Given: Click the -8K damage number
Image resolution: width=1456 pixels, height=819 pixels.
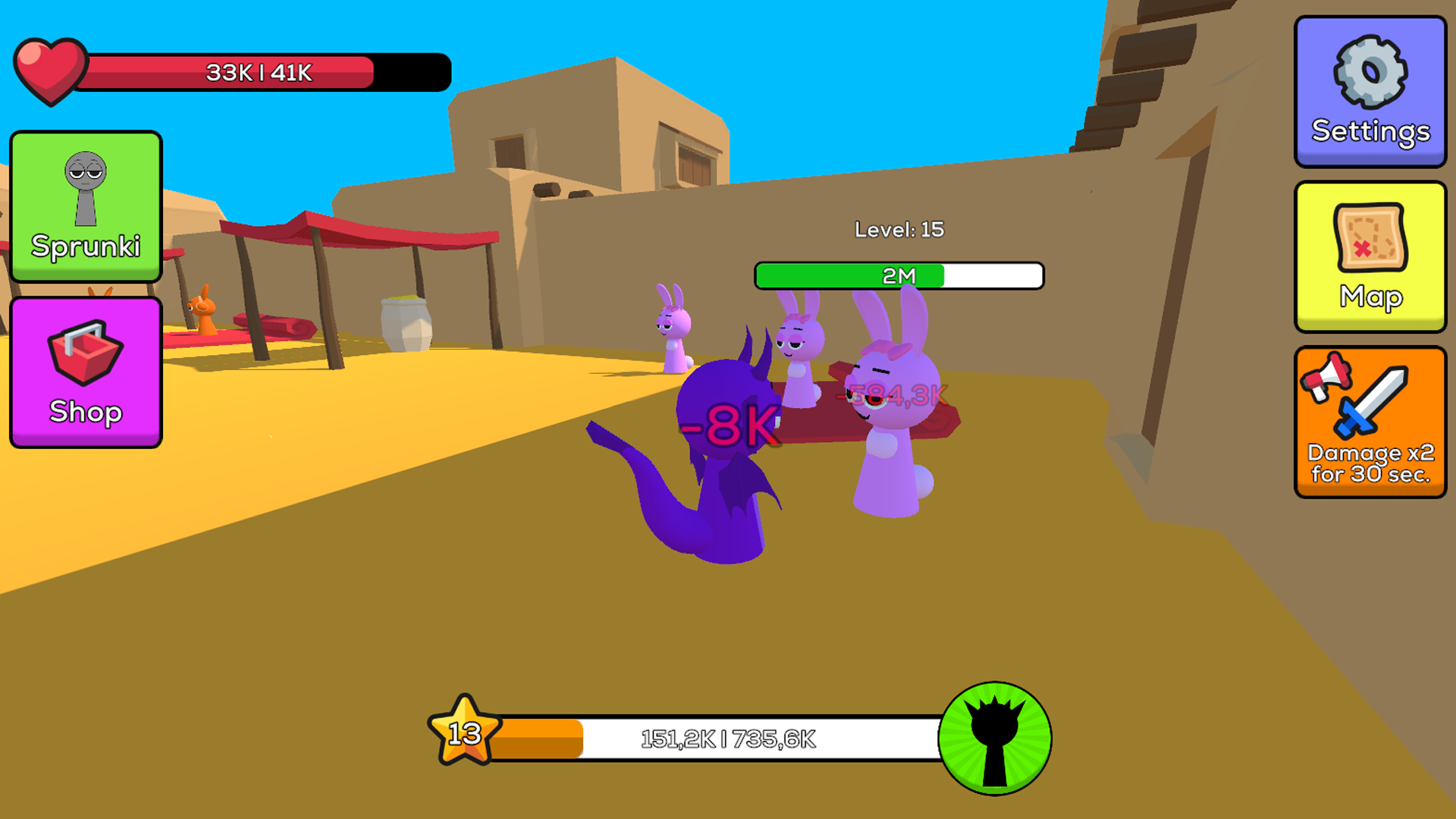Looking at the screenshot, I should 730,427.
